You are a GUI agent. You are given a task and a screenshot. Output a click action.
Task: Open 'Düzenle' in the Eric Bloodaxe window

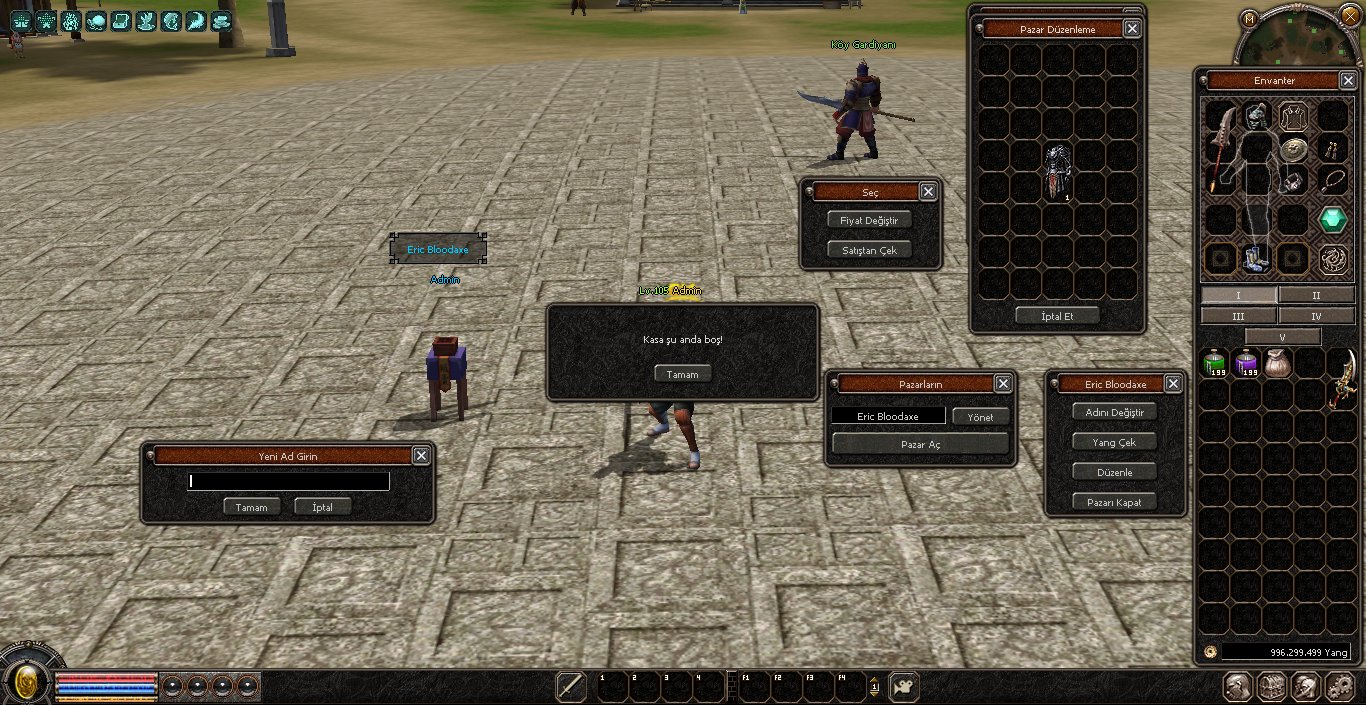(x=1114, y=472)
